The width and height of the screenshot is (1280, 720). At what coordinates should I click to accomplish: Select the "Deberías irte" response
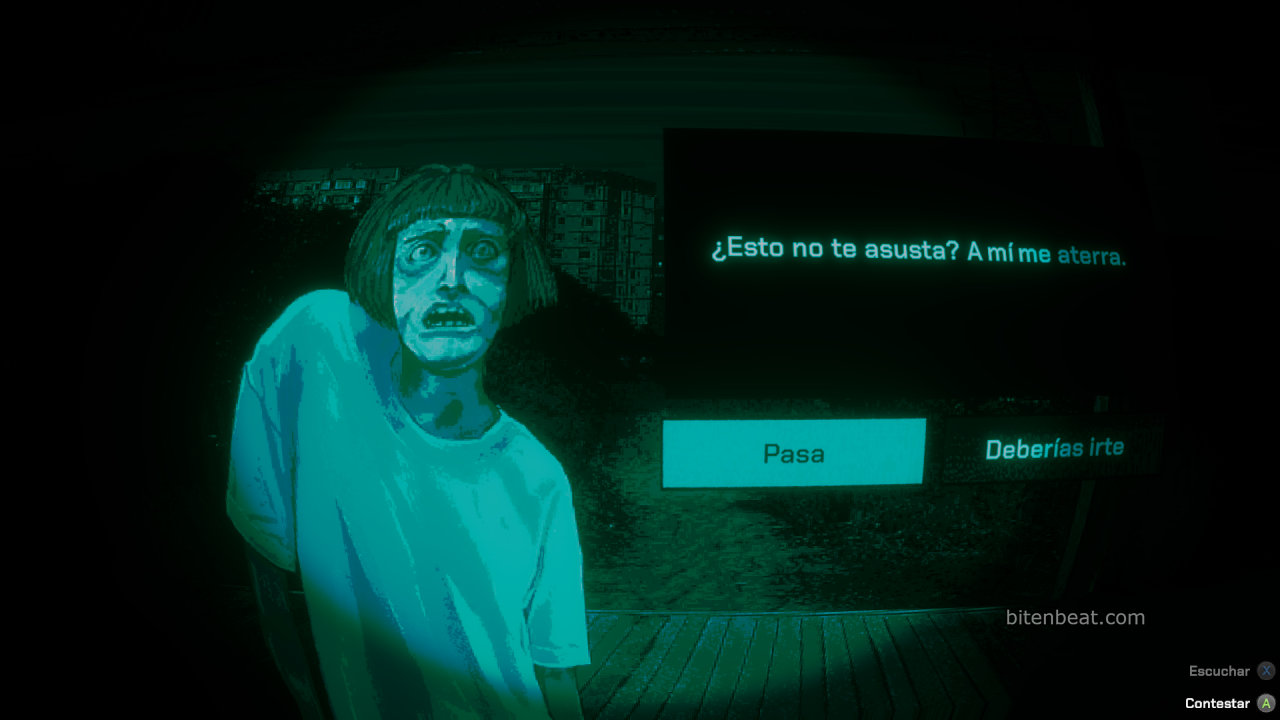pos(1054,449)
